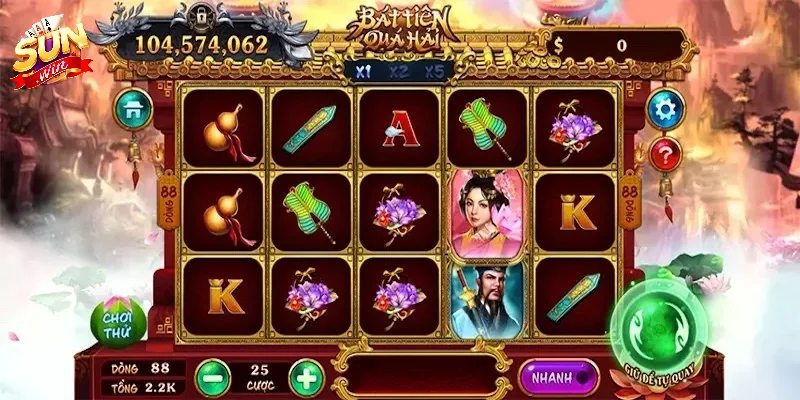
Task: Select the X2 multiplier tab
Action: tap(398, 71)
